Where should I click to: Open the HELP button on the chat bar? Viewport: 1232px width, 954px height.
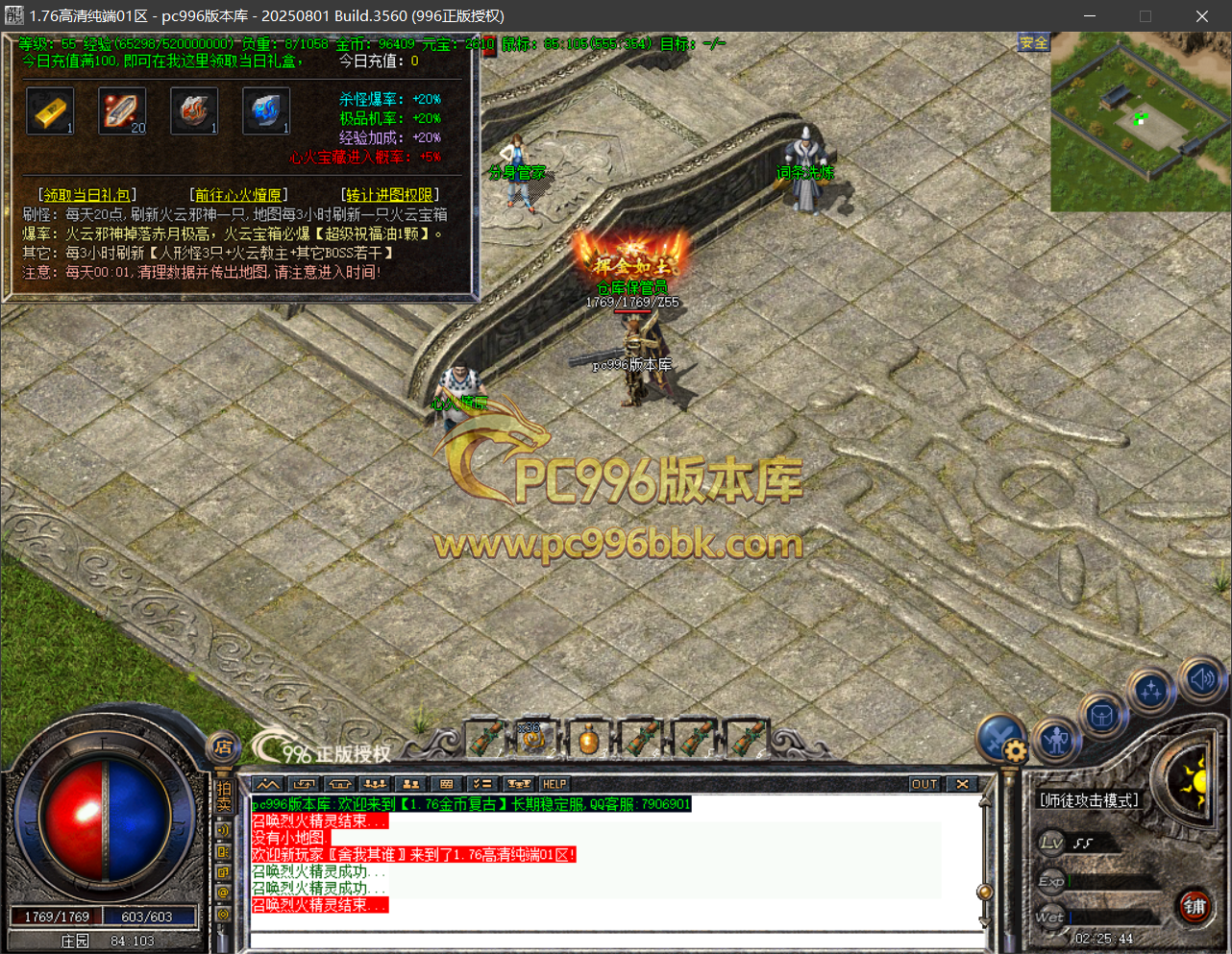coord(554,784)
